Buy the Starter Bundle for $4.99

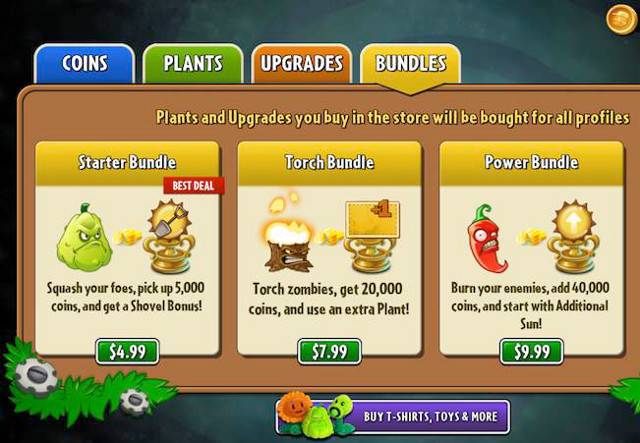(126, 351)
